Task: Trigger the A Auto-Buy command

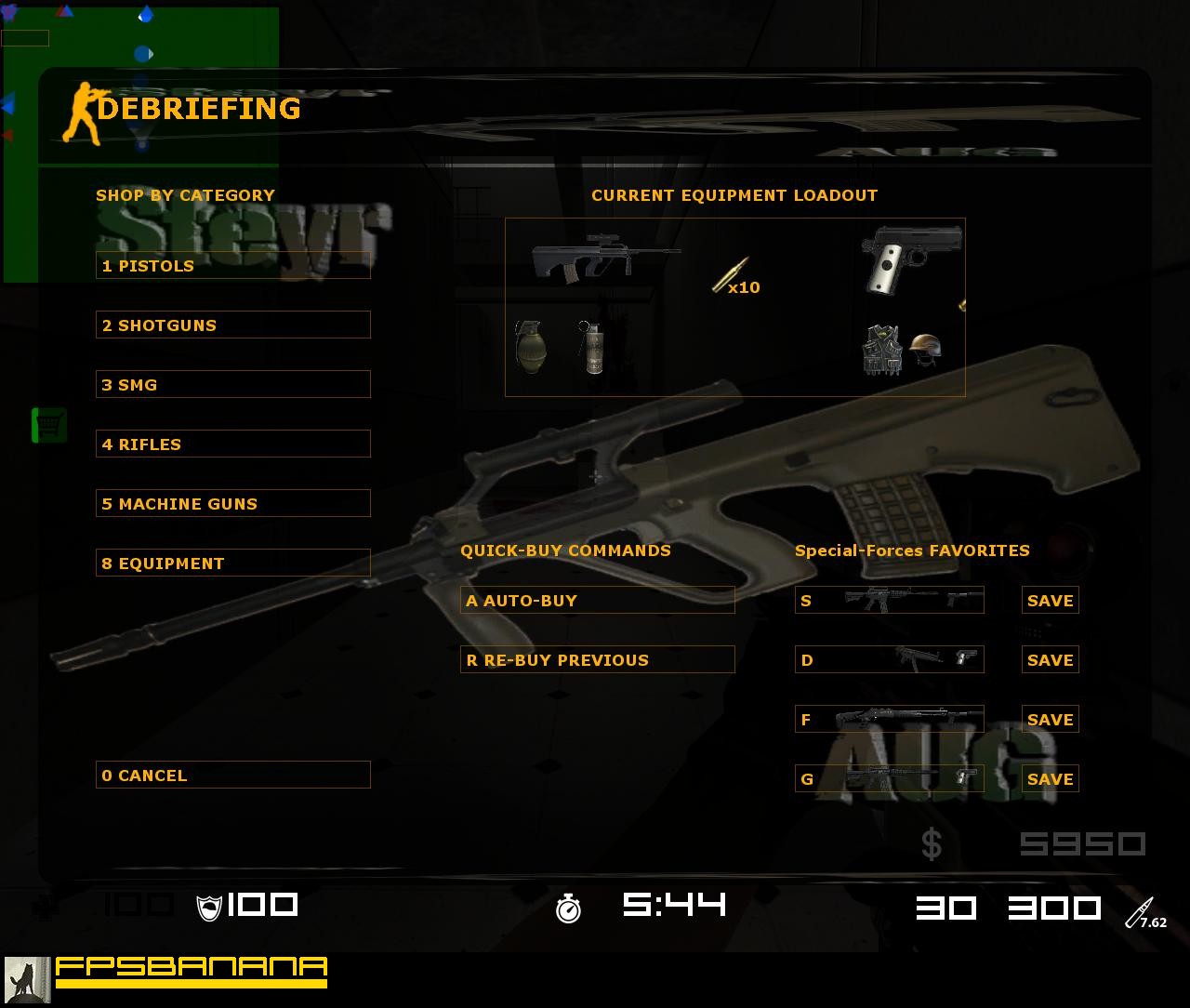Action: coord(597,600)
